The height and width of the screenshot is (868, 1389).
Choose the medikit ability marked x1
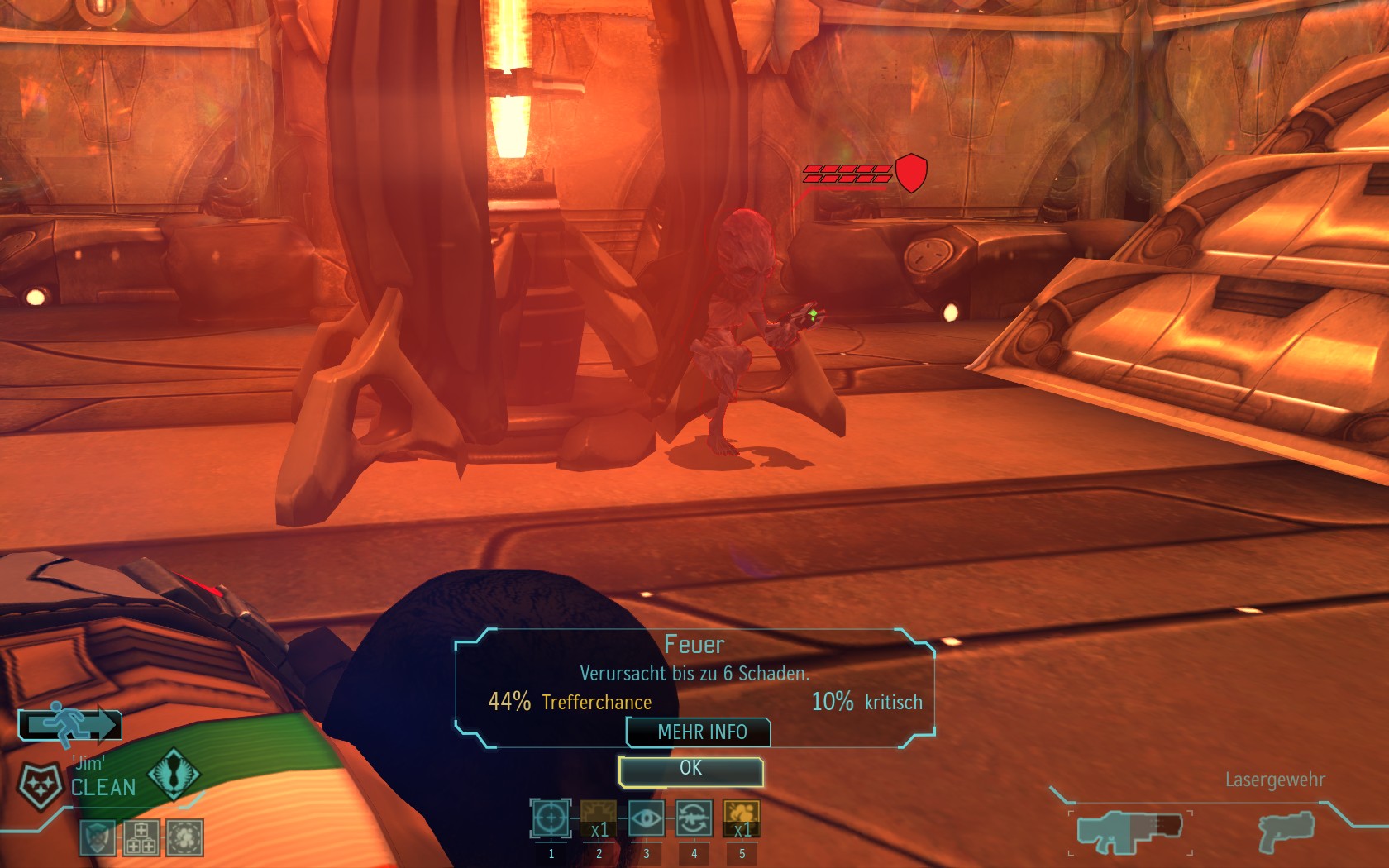599,819
